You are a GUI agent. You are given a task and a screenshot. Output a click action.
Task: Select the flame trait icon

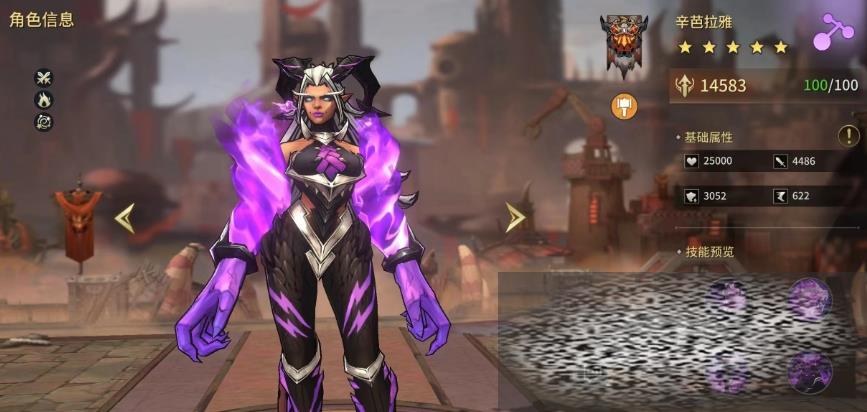click(43, 99)
